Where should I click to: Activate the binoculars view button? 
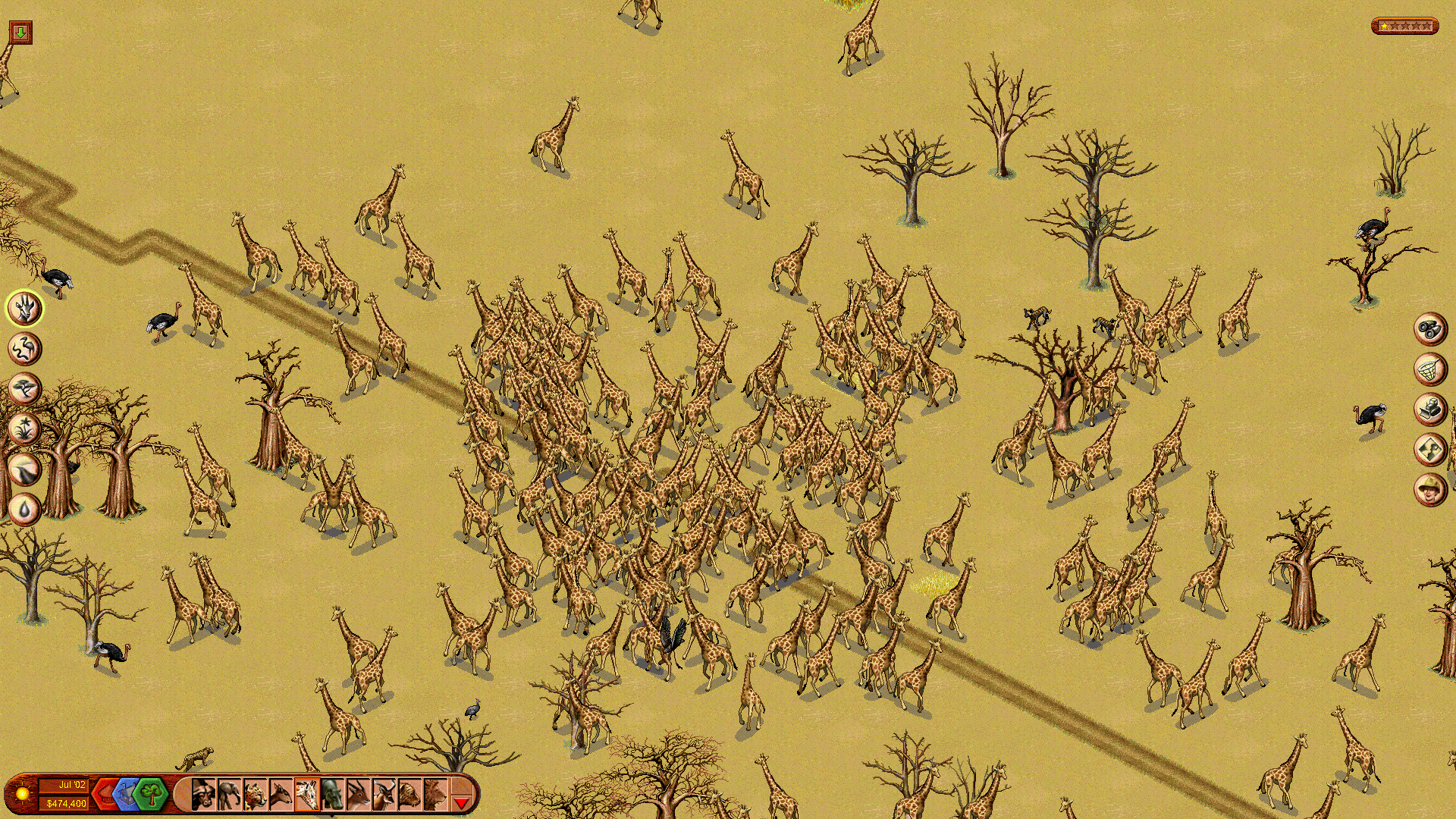tap(1430, 329)
